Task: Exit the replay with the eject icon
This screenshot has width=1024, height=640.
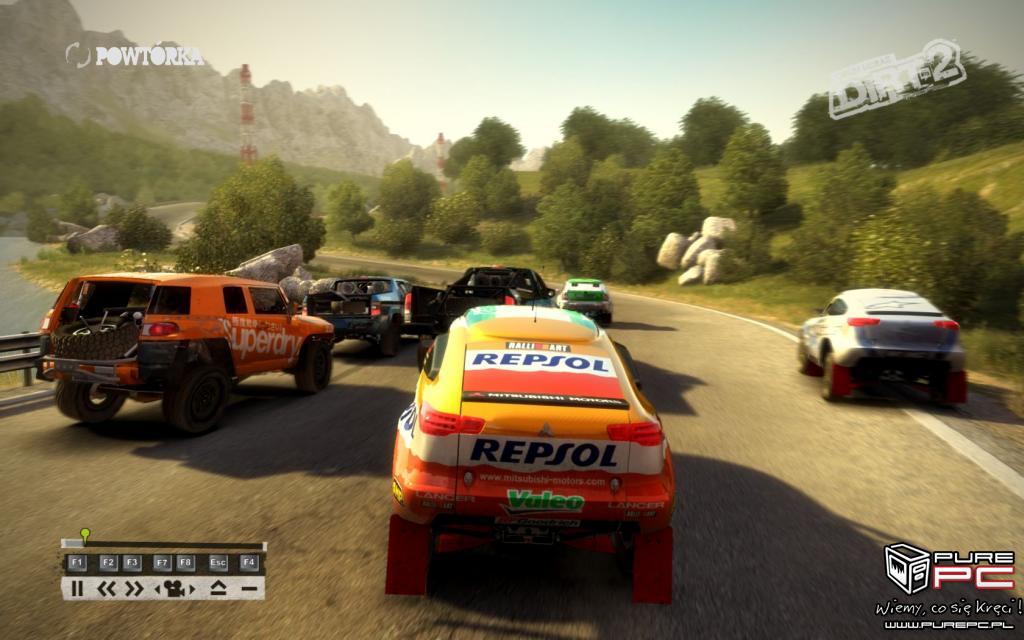Action: 218,588
